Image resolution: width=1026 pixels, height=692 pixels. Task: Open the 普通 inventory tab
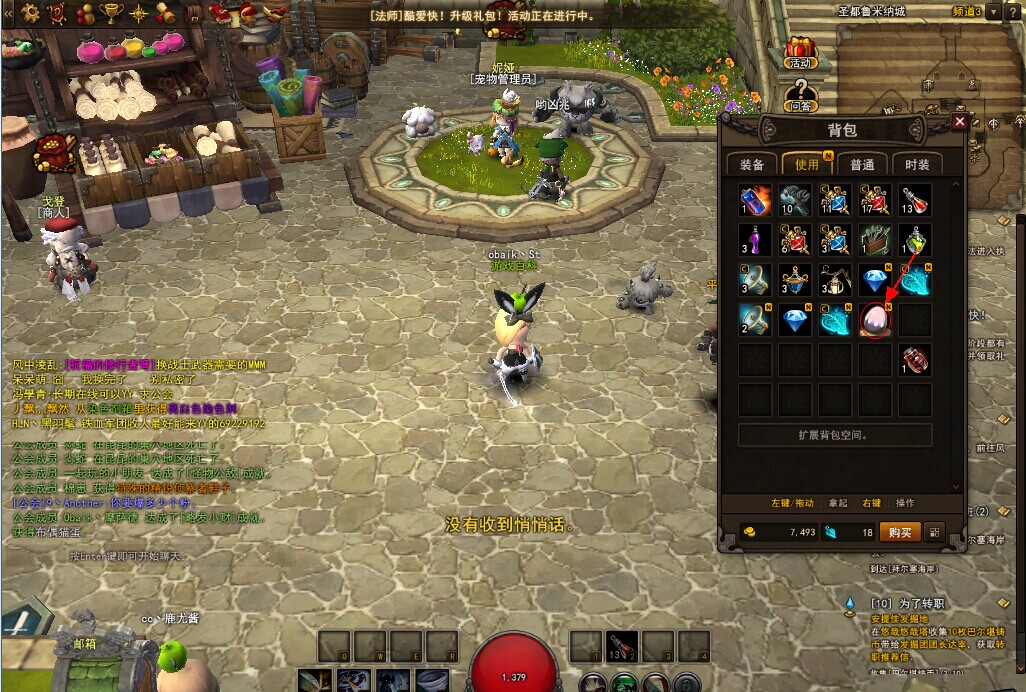(x=862, y=164)
